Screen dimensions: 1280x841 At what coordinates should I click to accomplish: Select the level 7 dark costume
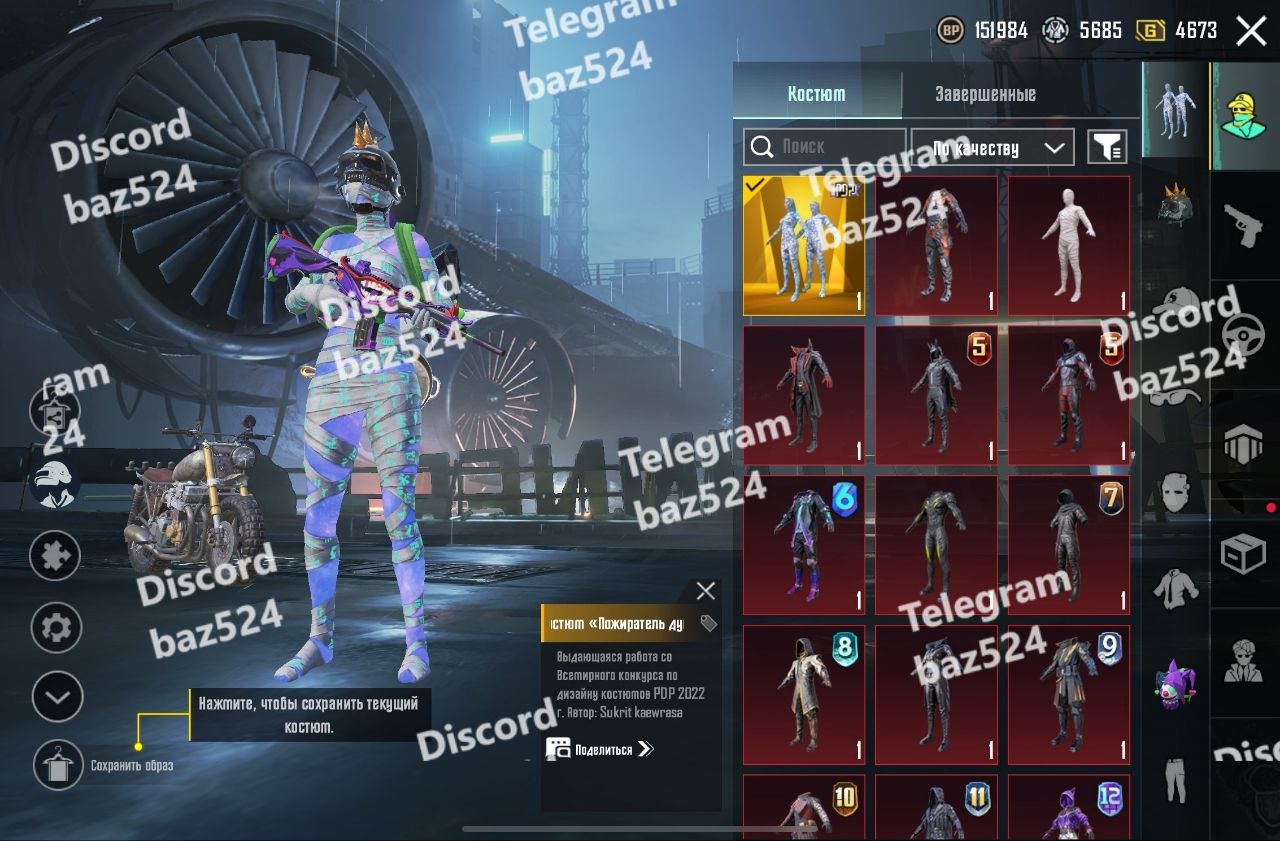pyautogui.click(x=1068, y=545)
